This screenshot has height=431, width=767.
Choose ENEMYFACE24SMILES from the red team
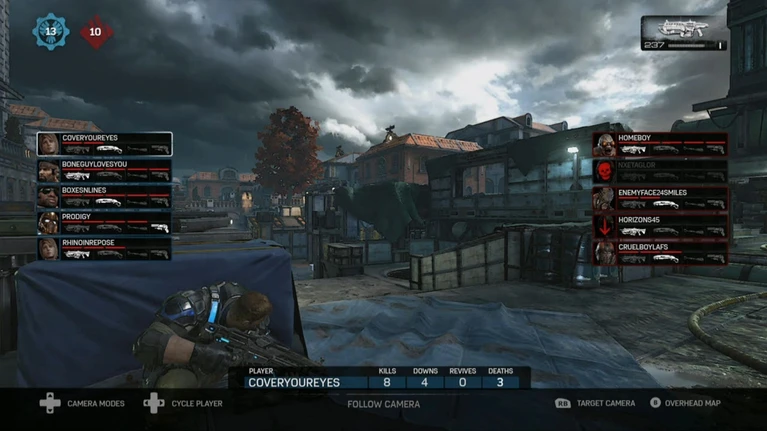click(660, 198)
